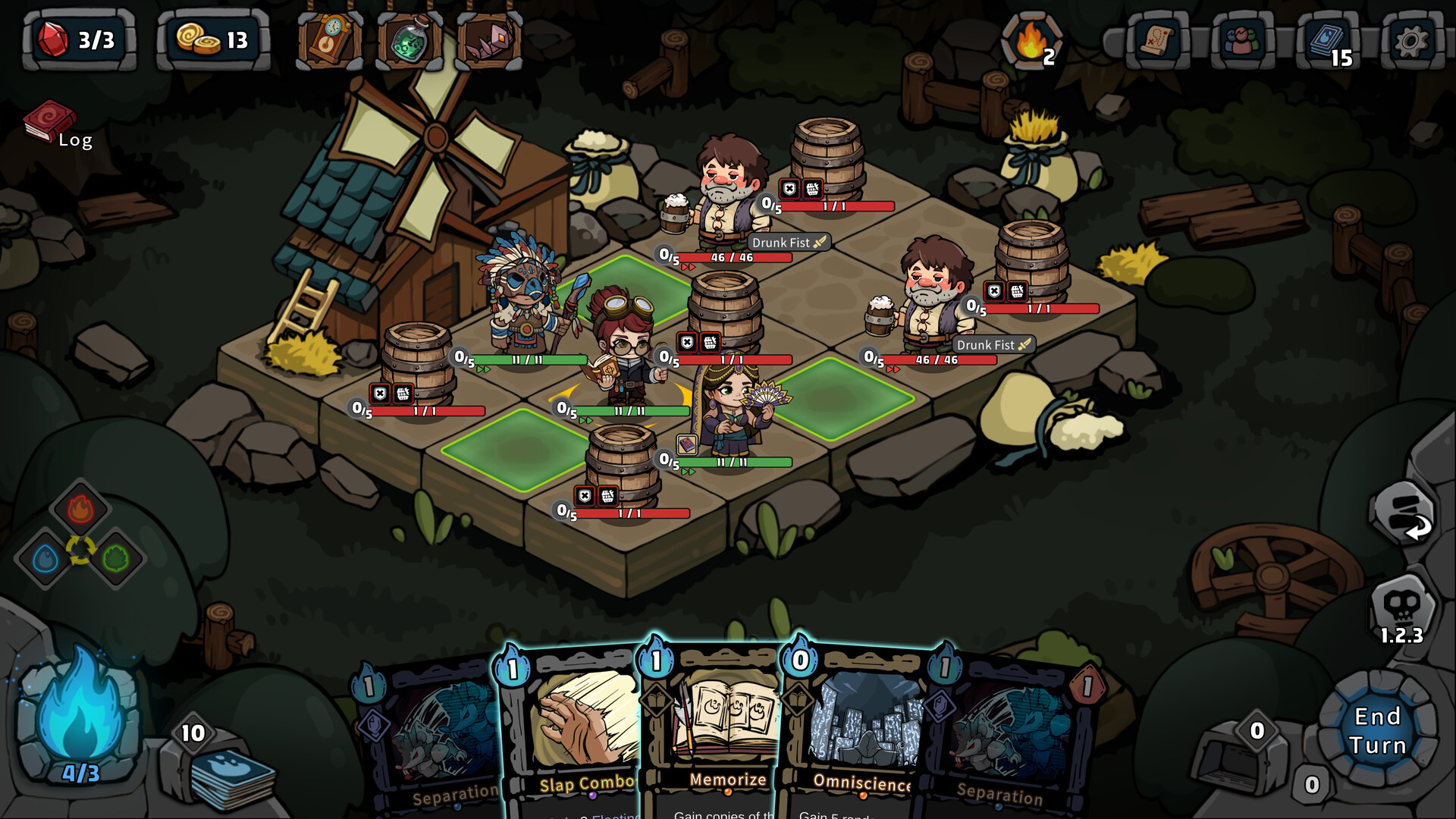The image size is (1456, 819).
Task: Click the flame counter showing 2
Action: tap(1032, 39)
